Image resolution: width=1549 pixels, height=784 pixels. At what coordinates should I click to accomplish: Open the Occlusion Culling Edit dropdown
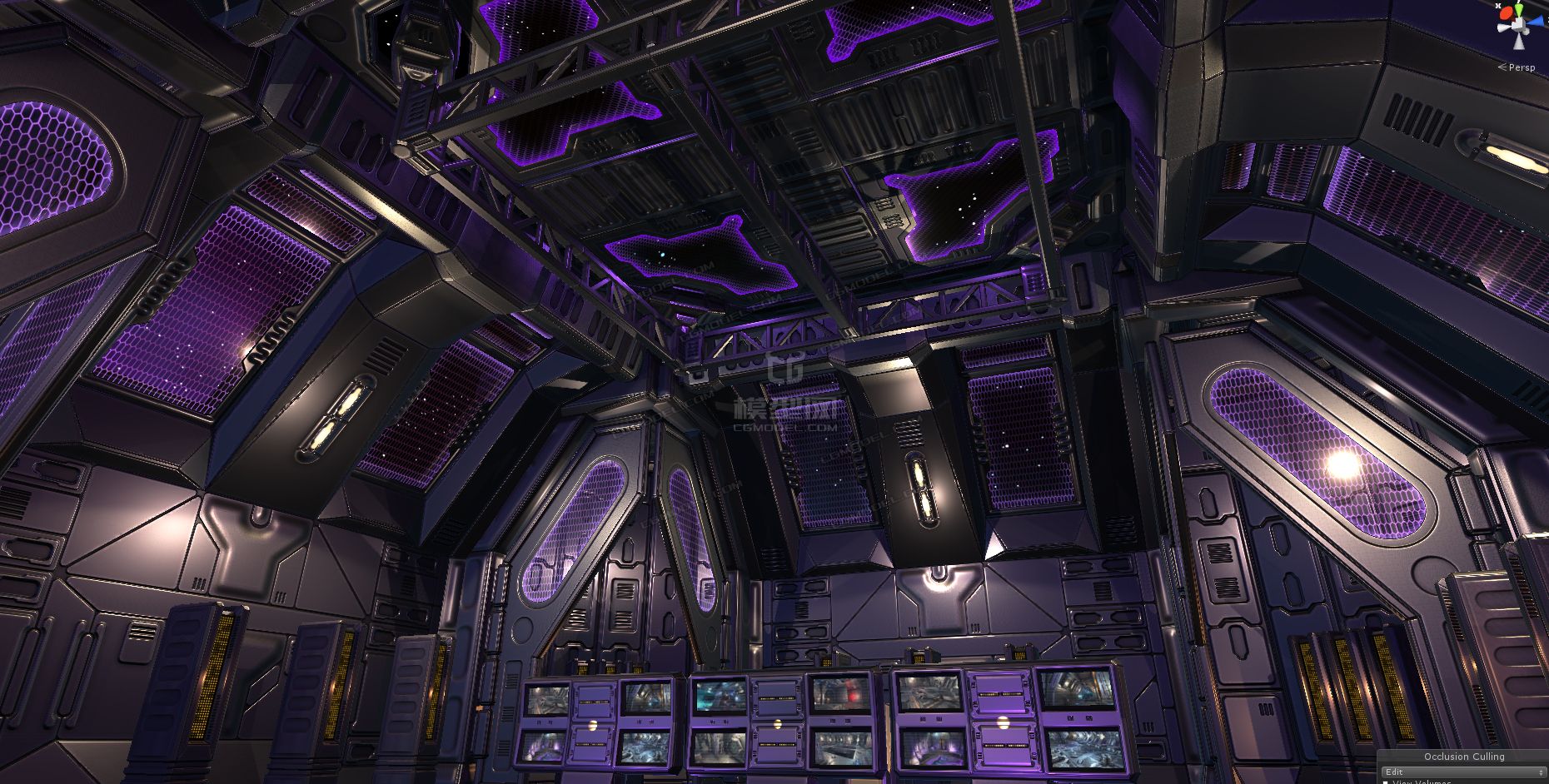1462,772
